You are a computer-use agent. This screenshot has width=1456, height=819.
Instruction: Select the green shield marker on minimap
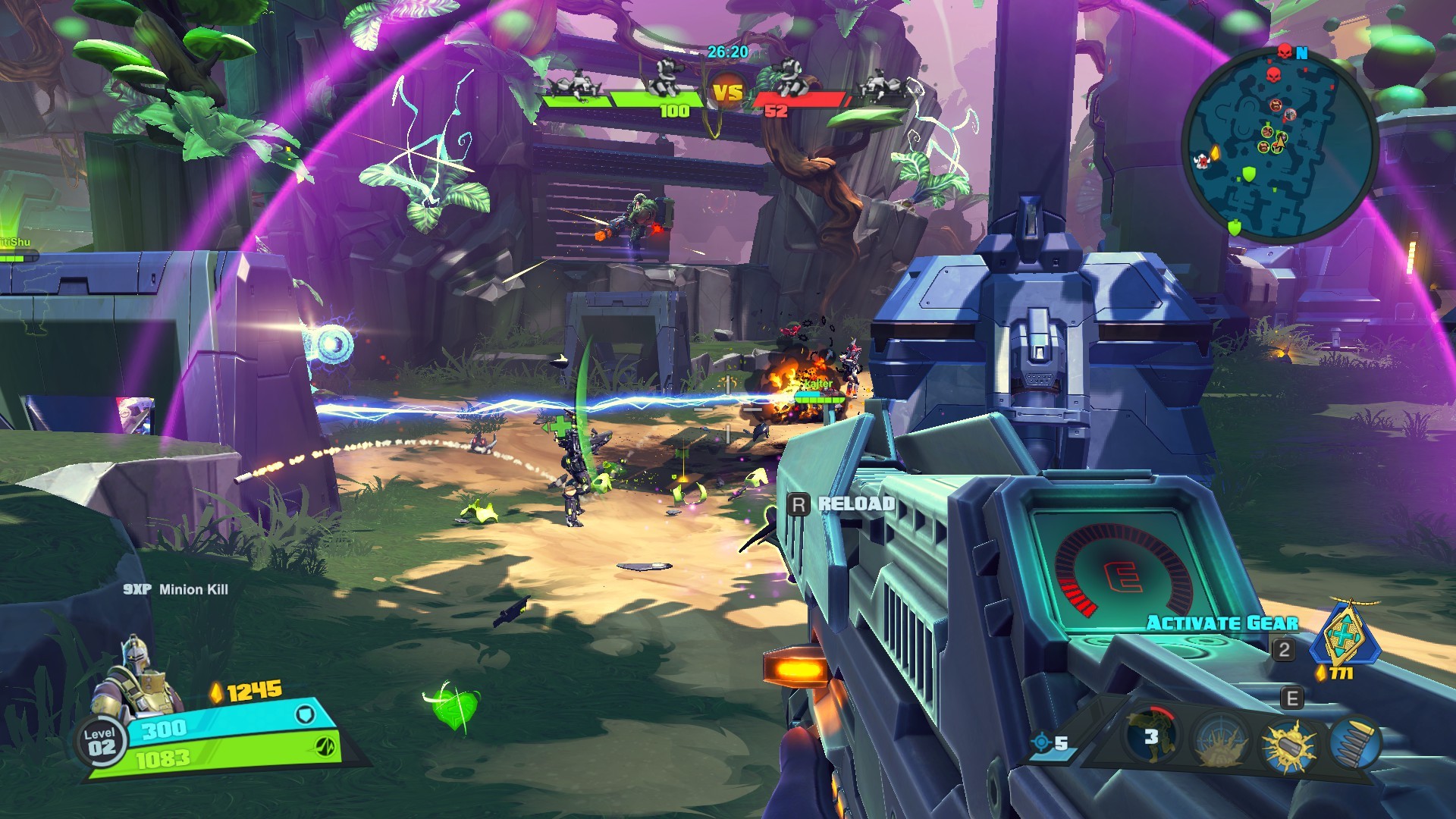pyautogui.click(x=1248, y=175)
